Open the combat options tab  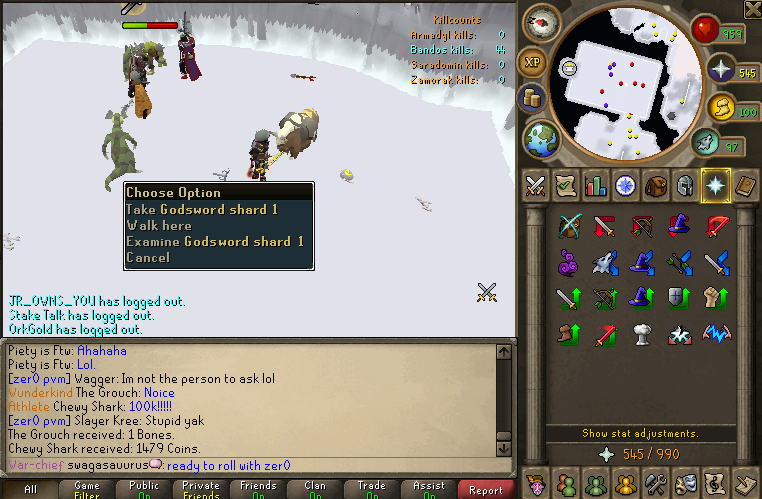tap(534, 186)
